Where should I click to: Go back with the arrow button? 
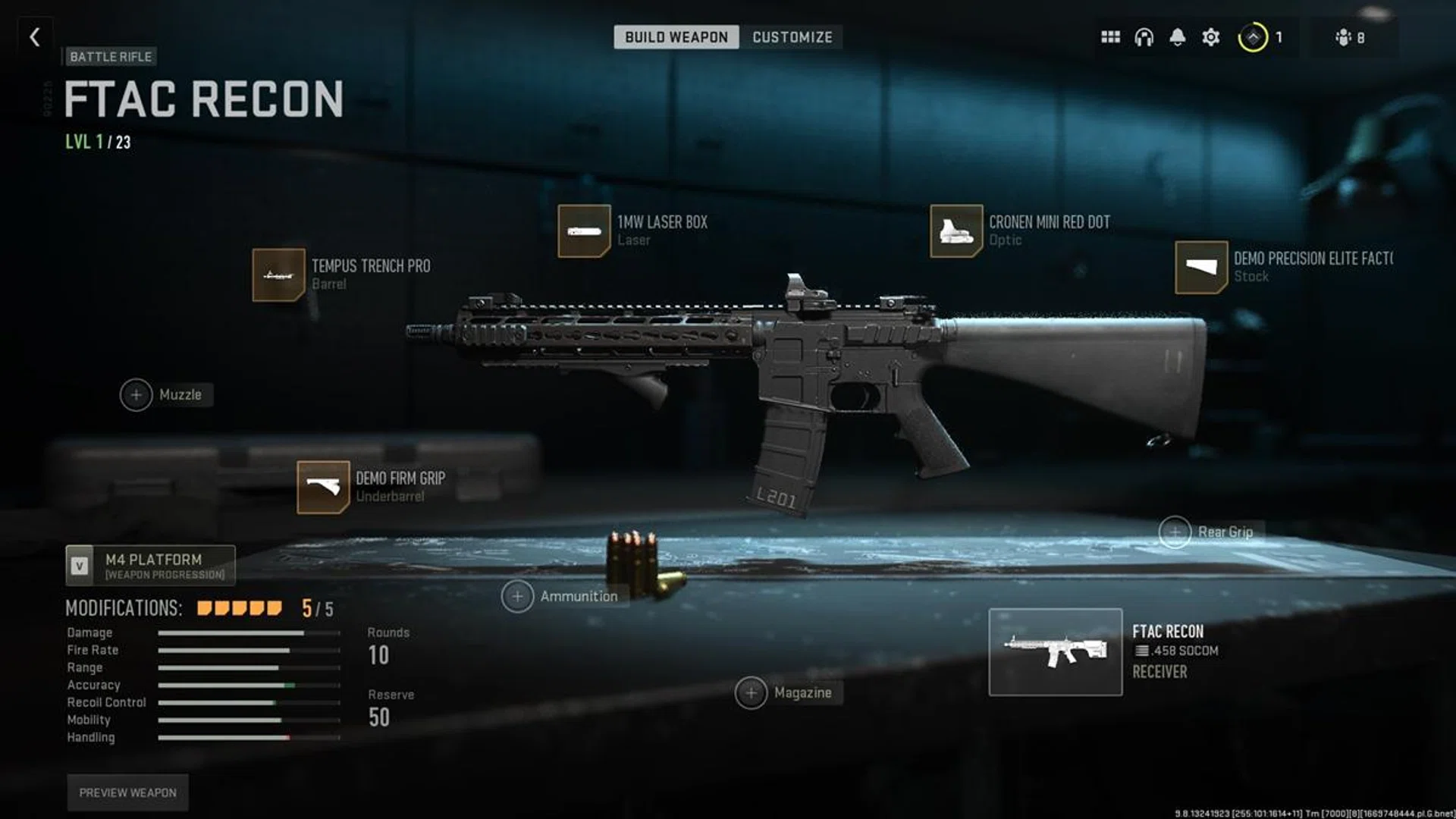35,37
